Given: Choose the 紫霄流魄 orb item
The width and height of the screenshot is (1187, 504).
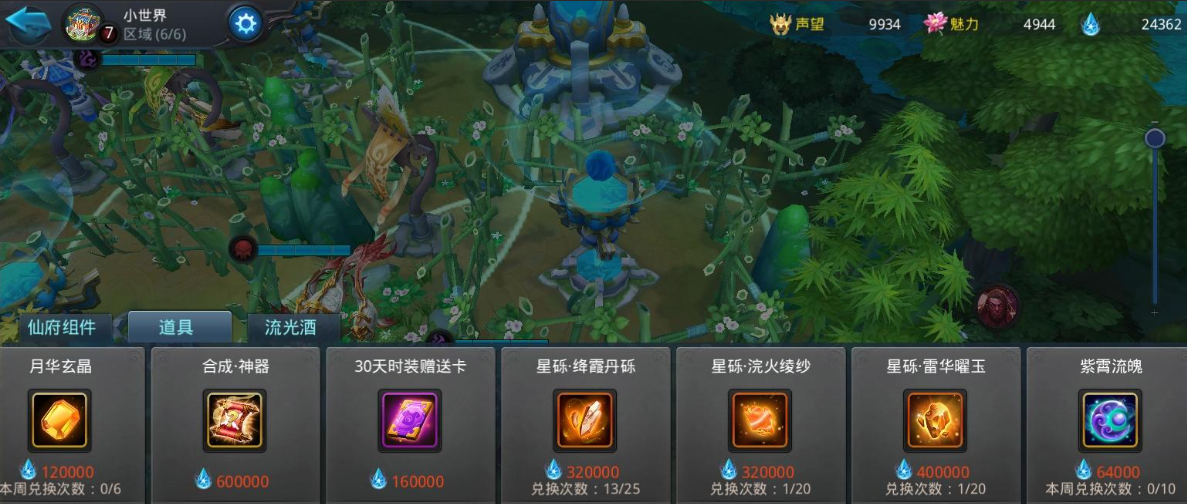Looking at the screenshot, I should (1110, 420).
